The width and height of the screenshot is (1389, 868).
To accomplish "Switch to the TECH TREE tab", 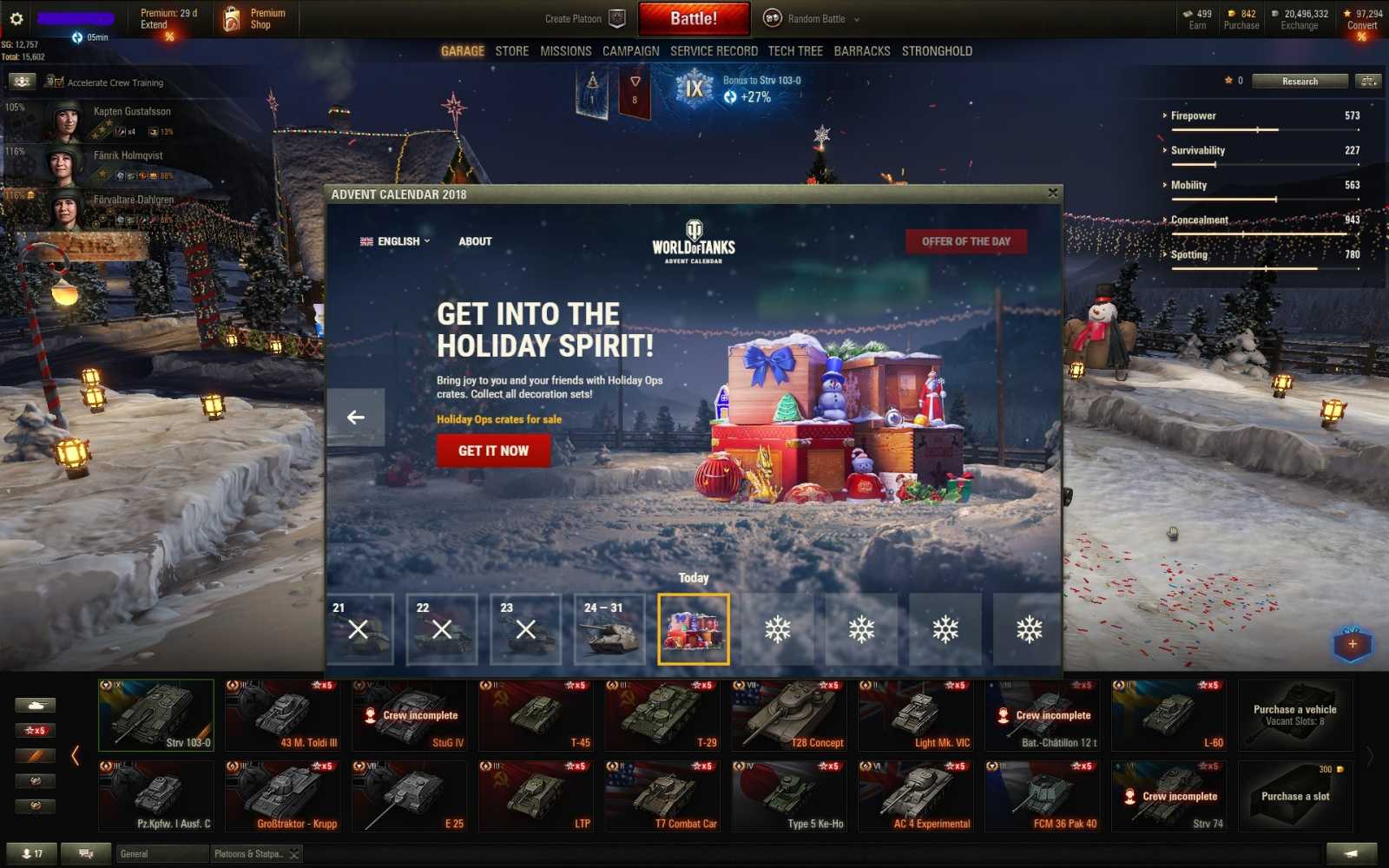I will point(794,50).
